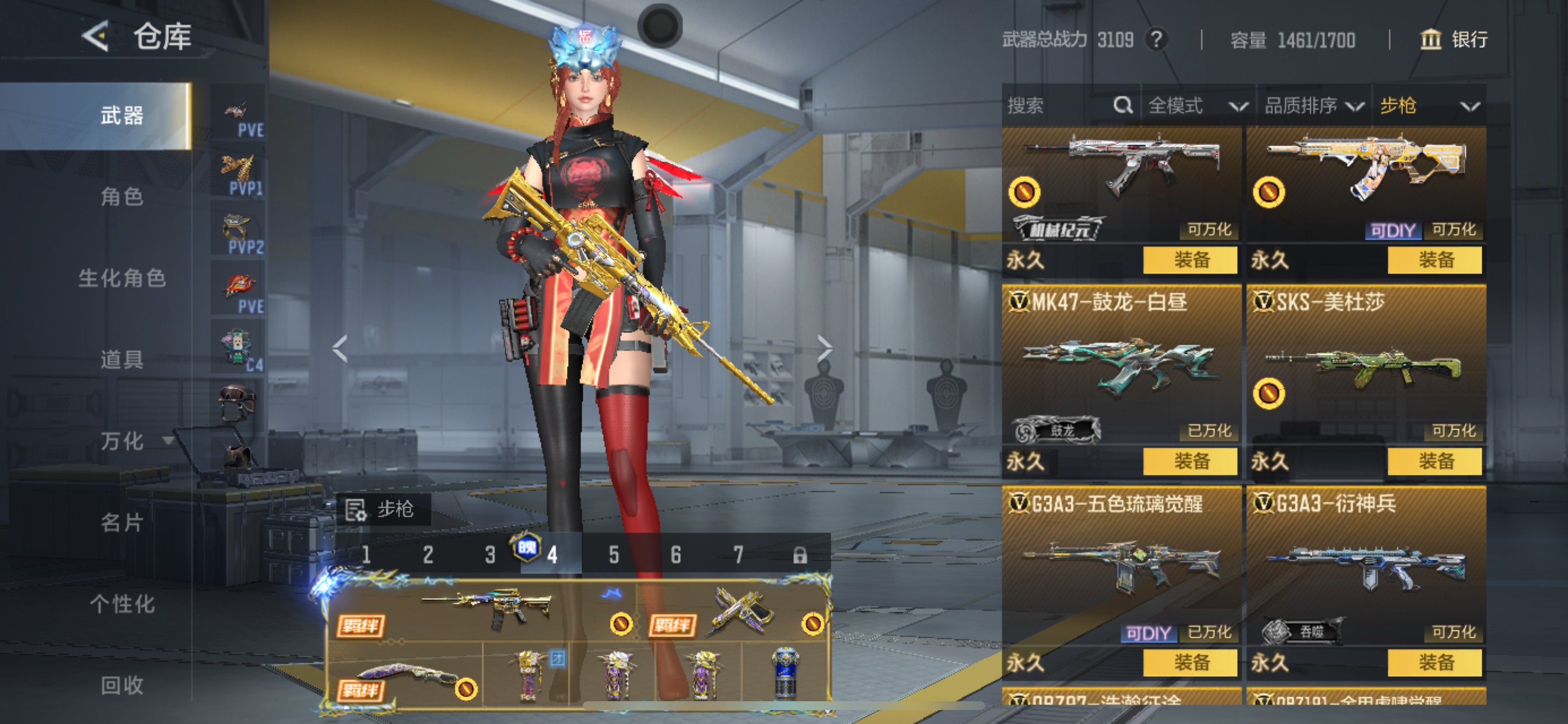Screen dimensions: 1568x724
Task: Equip the G3A3-五色琉璃觉醒 rifle
Action: click(1189, 662)
